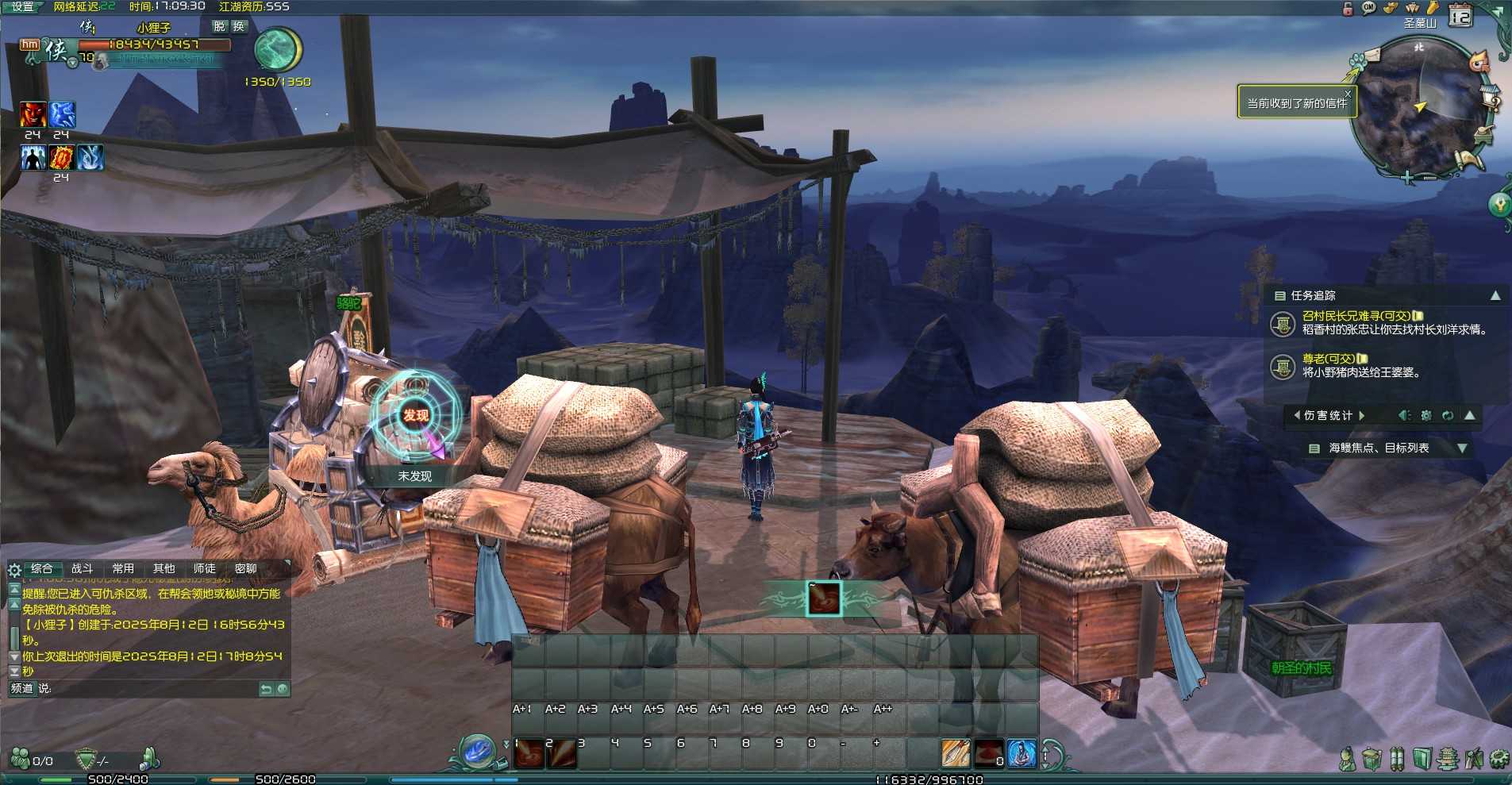Activate the blue meditation skill icon
Viewport: 1512px width, 785px height.
point(1021,753)
